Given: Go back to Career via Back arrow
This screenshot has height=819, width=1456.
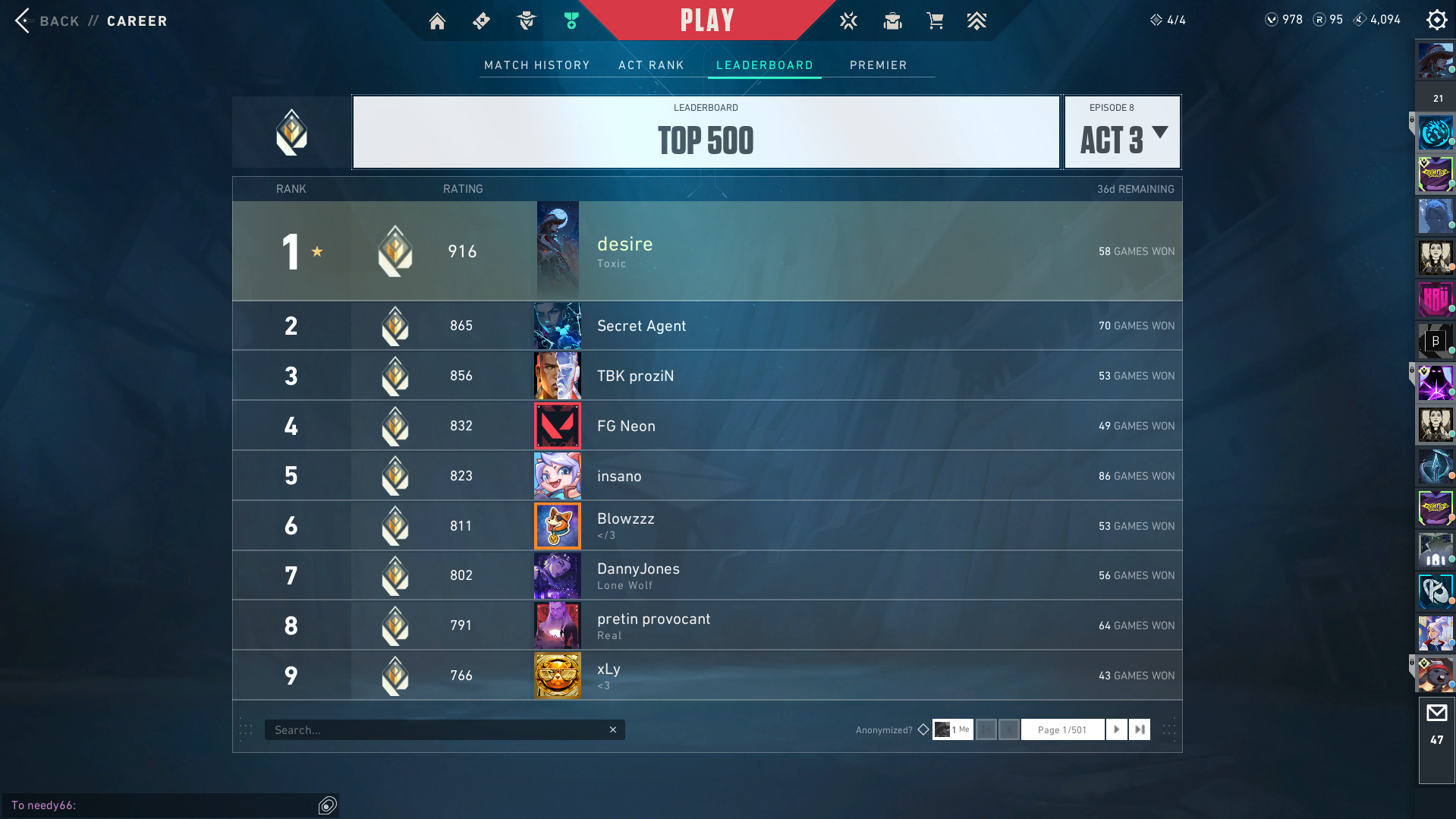Looking at the screenshot, I should [x=22, y=20].
